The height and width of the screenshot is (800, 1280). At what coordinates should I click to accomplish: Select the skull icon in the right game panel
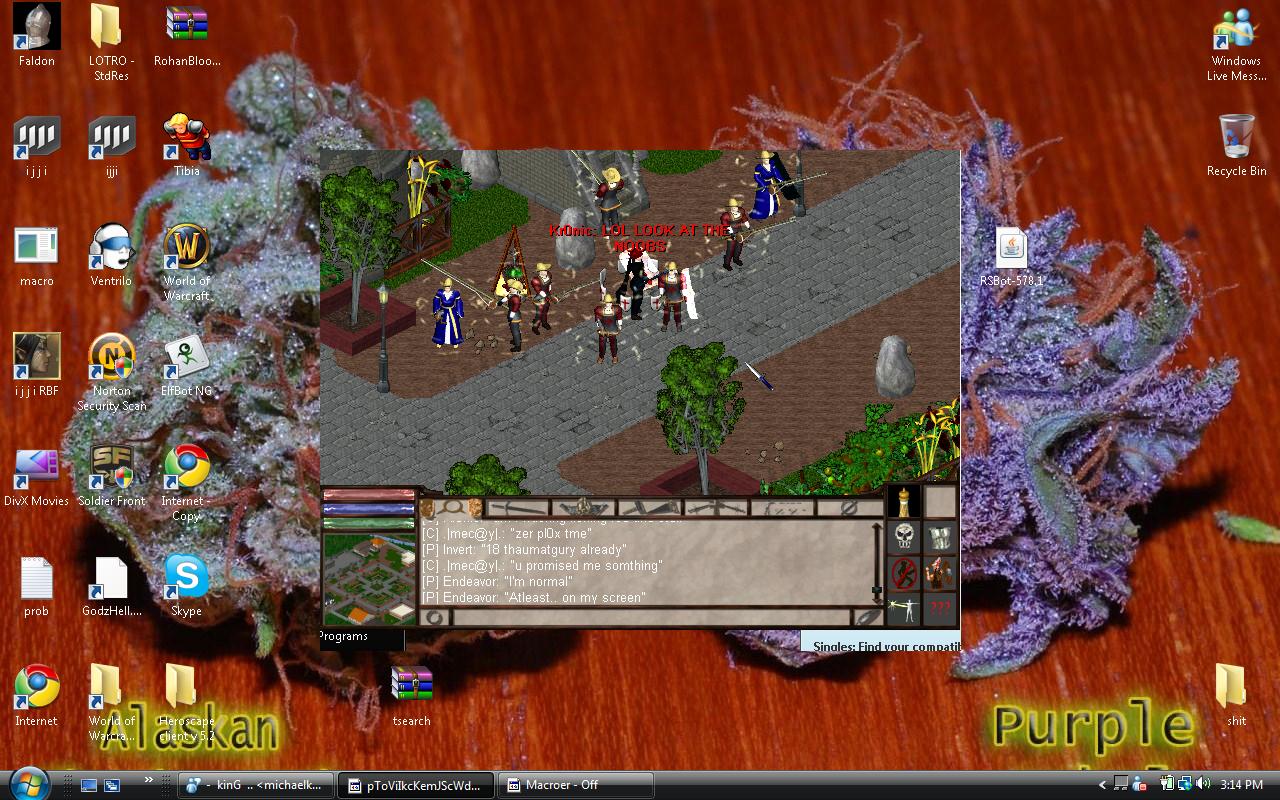[903, 538]
